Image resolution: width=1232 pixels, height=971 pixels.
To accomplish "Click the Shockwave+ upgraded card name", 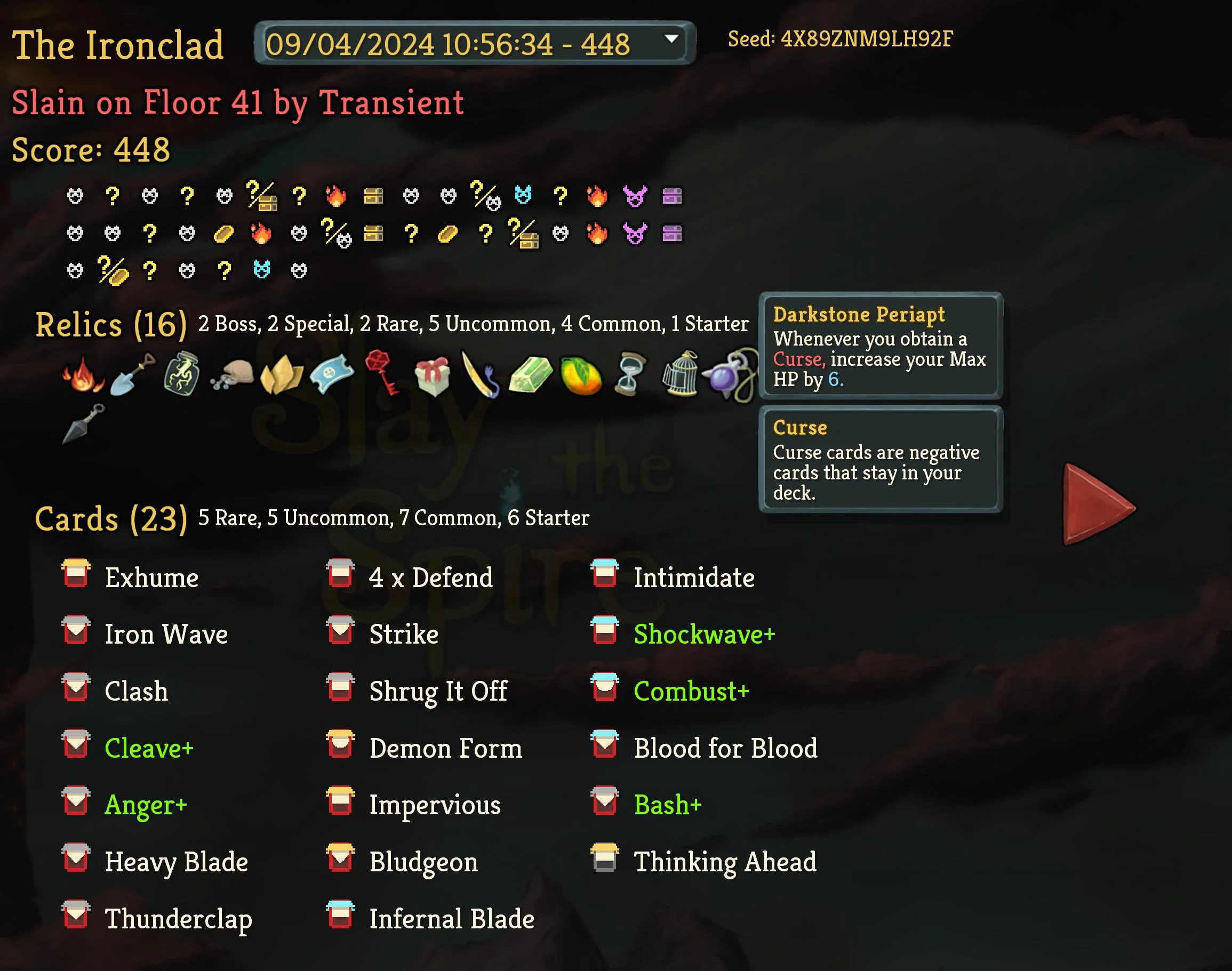I will pos(704,634).
